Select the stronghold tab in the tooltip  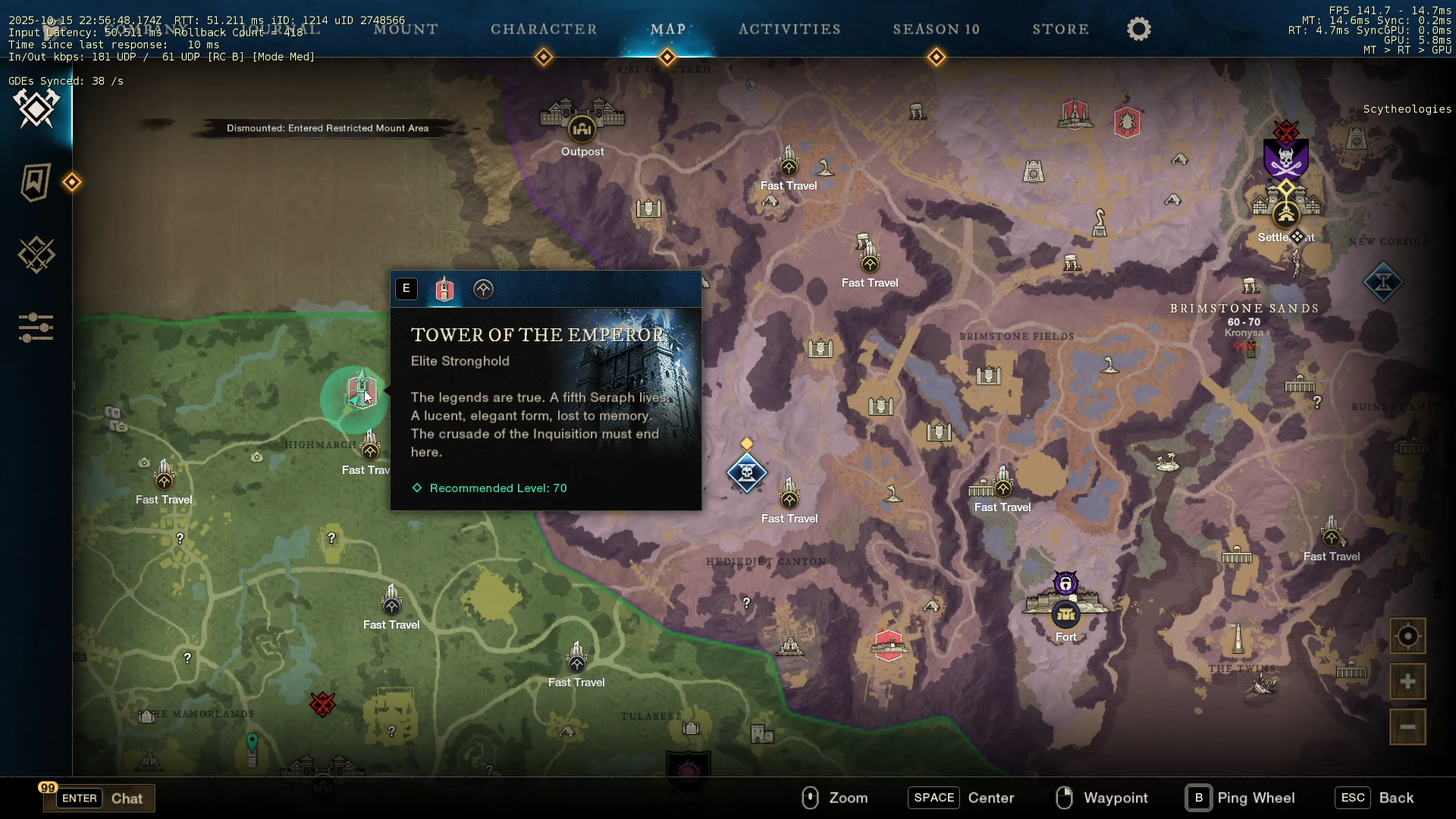click(444, 289)
